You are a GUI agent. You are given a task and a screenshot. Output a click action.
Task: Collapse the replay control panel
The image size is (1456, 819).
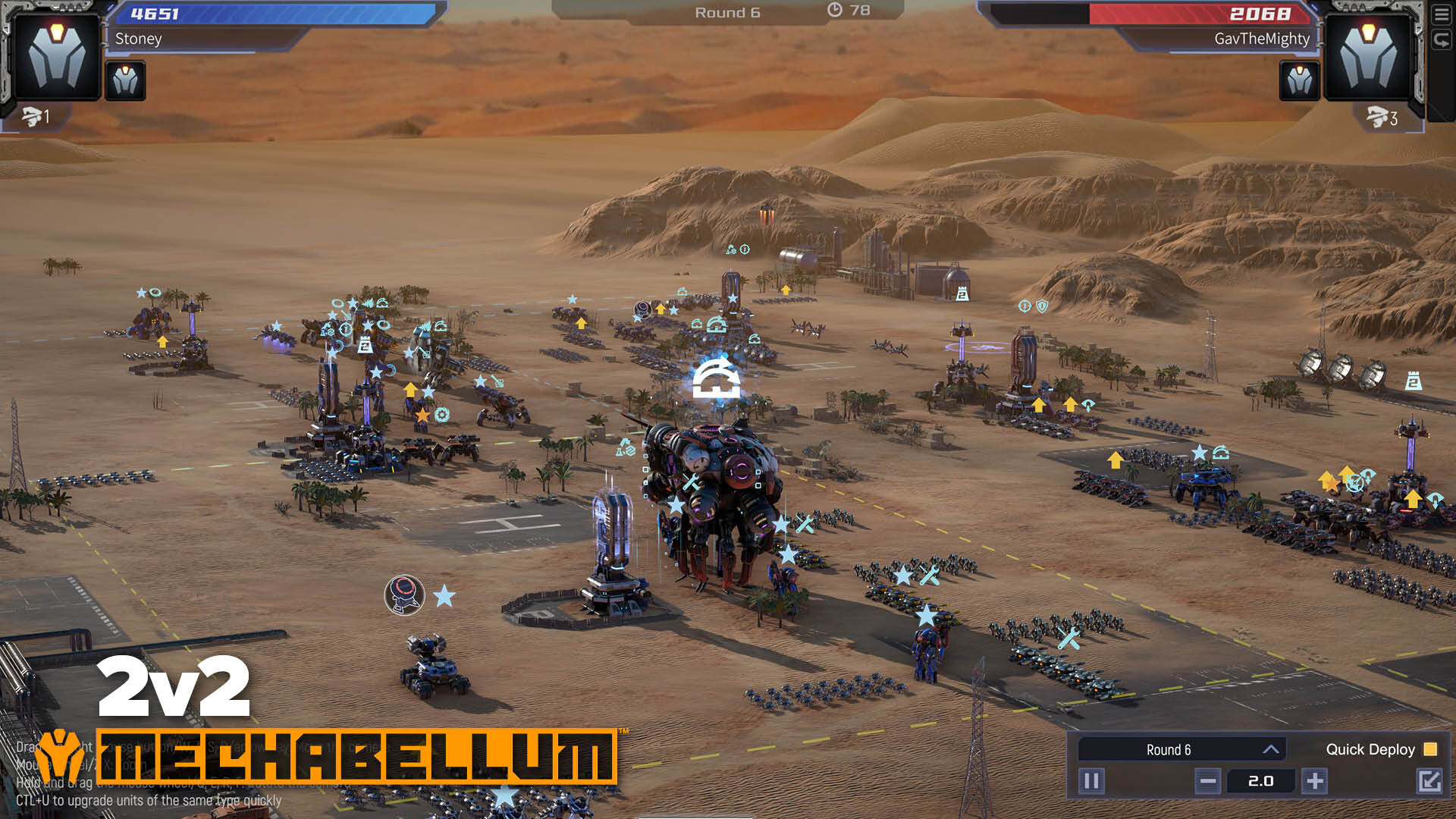1429,780
